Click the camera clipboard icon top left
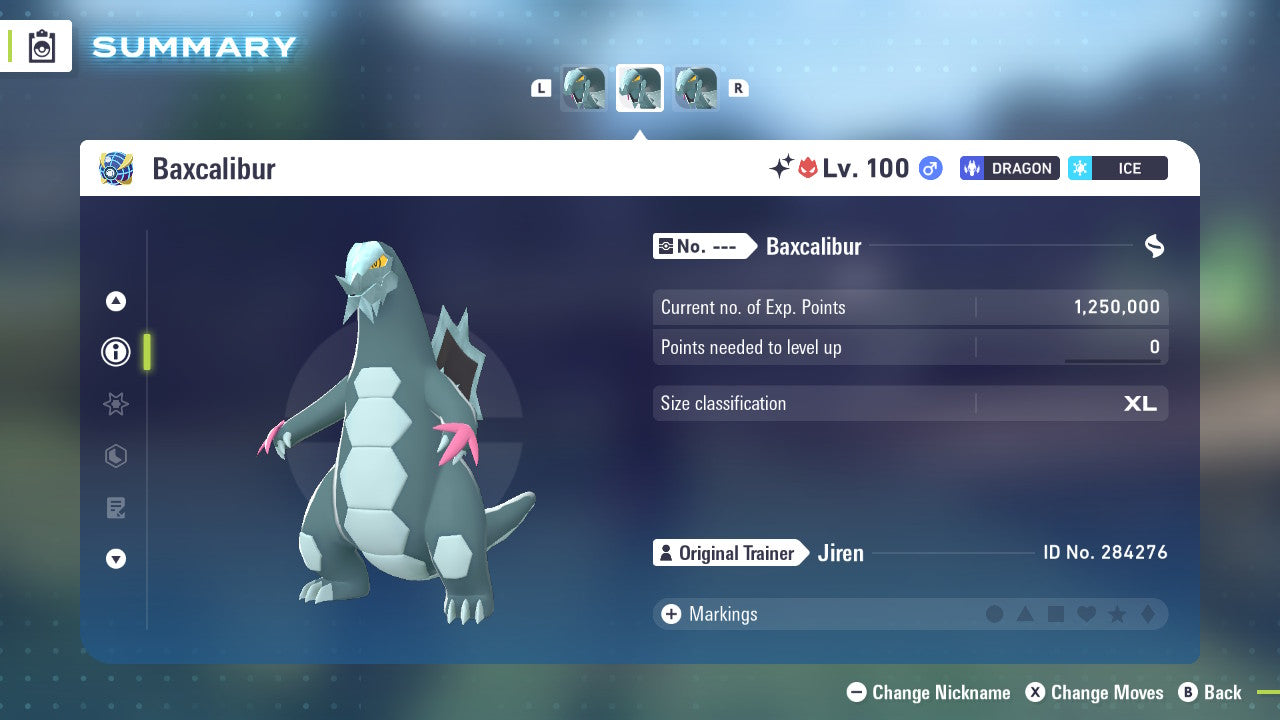Image resolution: width=1280 pixels, height=720 pixels. [x=40, y=46]
